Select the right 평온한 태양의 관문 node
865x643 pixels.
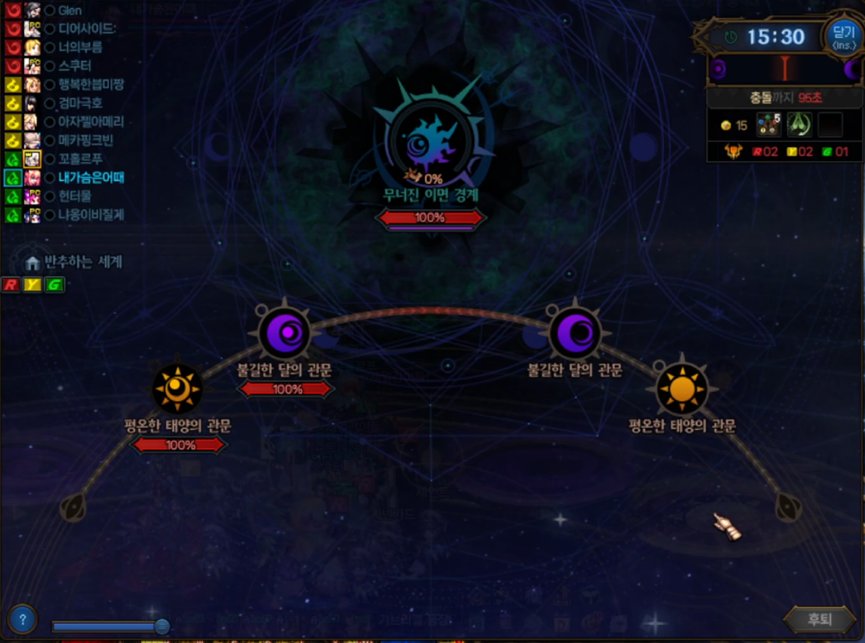(682, 389)
